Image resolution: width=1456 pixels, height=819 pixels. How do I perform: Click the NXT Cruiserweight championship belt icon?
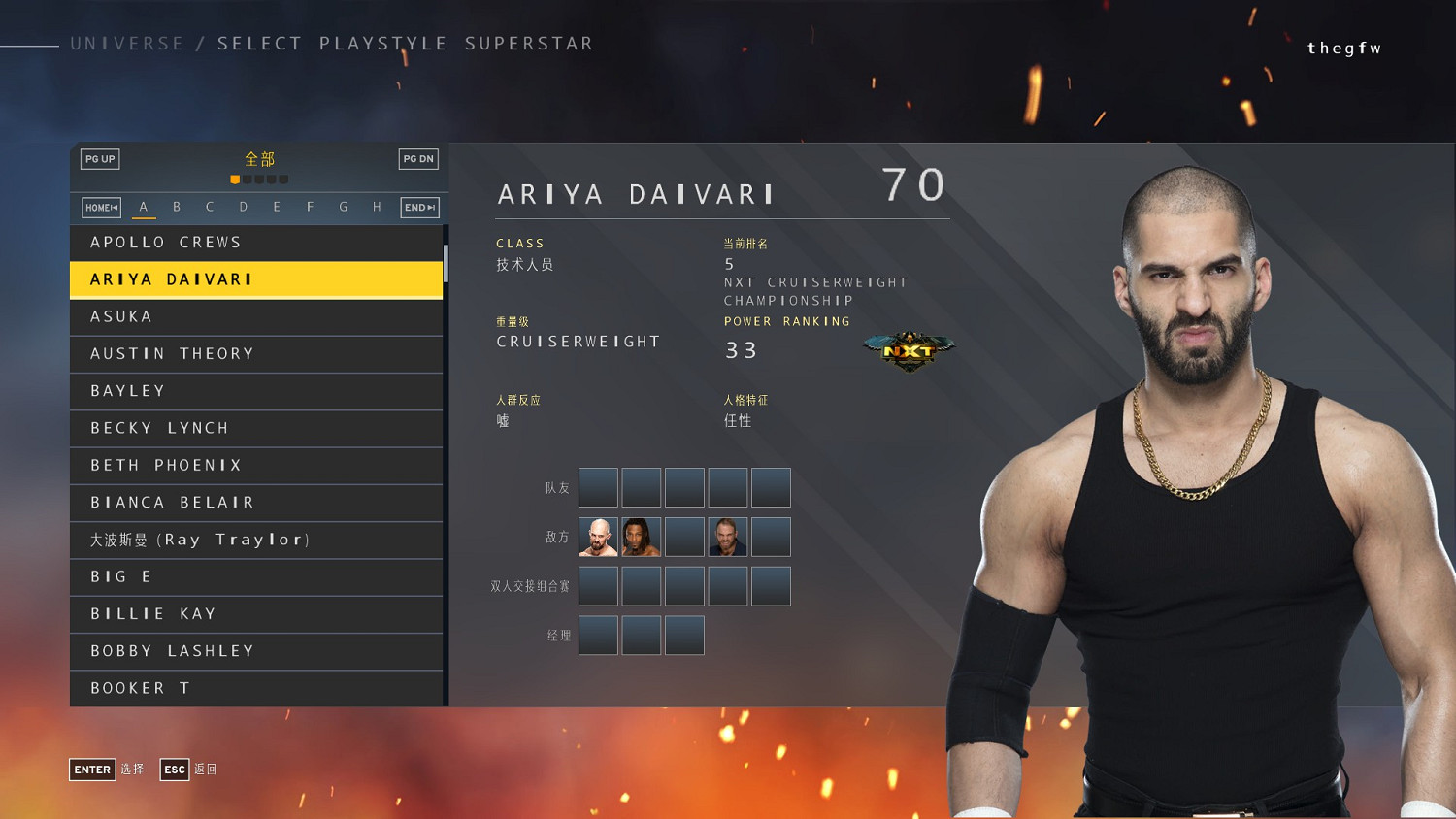coord(910,346)
